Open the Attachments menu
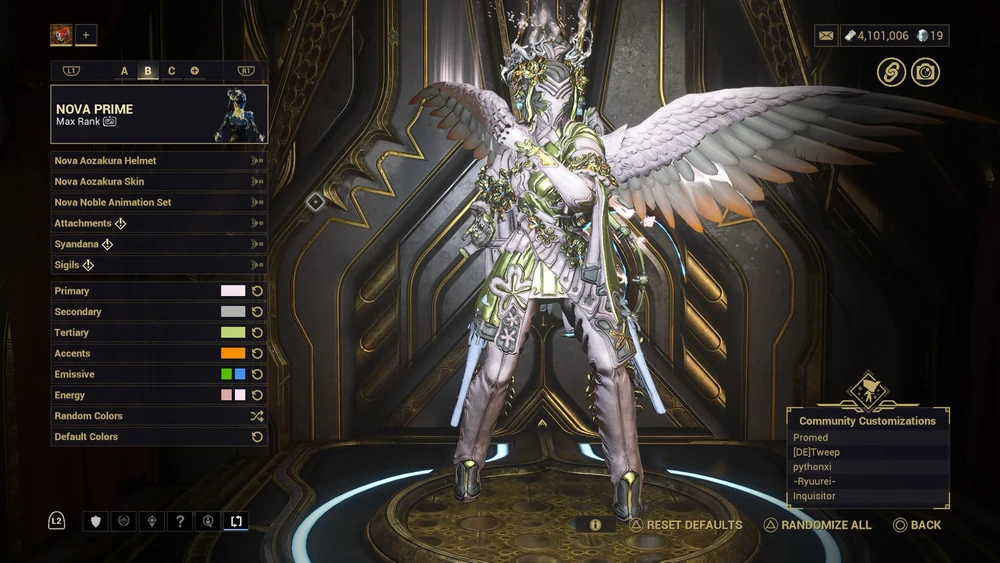The height and width of the screenshot is (563, 1000). (x=158, y=223)
